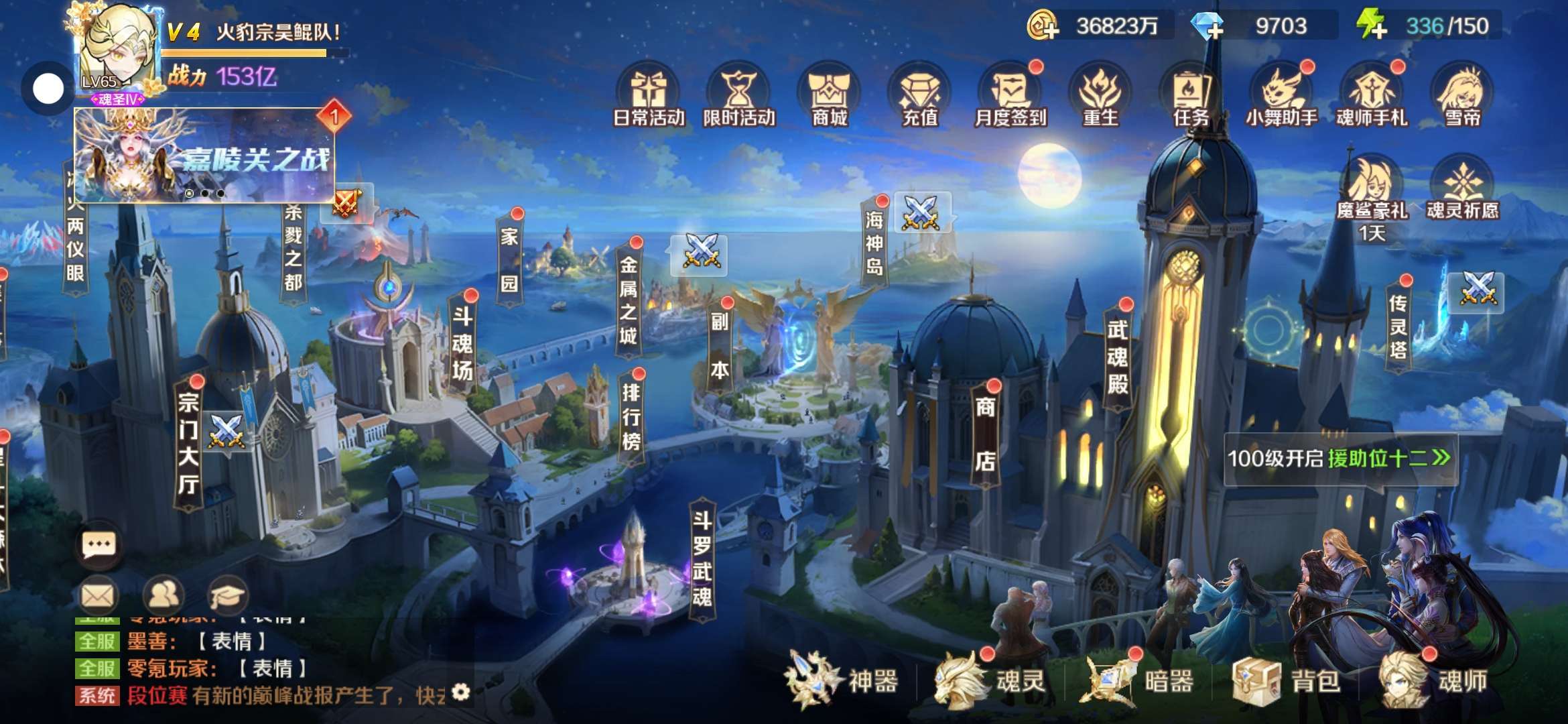Open the 日常活动 daily events icon
The width and height of the screenshot is (1568, 724).
tap(649, 97)
